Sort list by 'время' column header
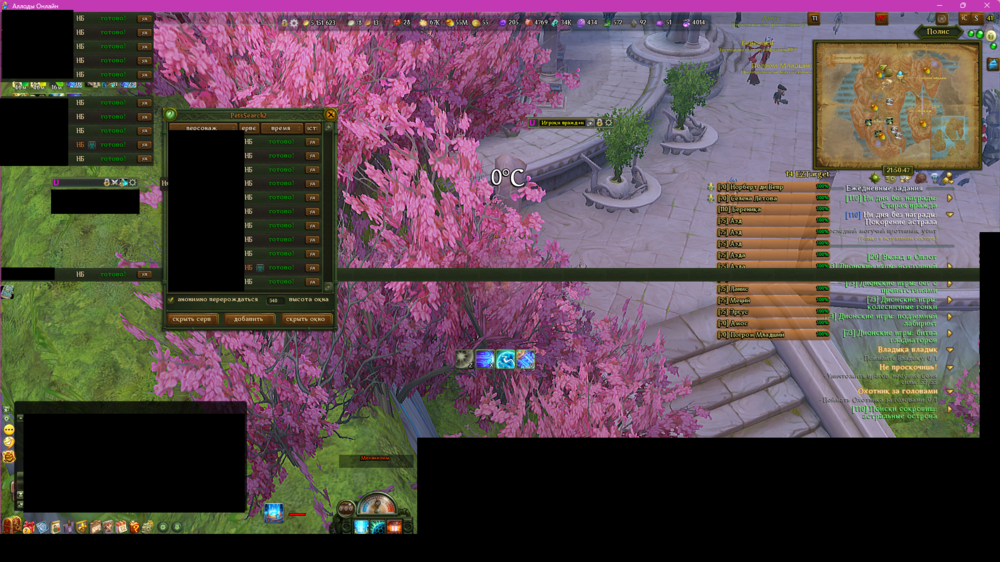Screen dimensions: 1000x562 point(280,128)
